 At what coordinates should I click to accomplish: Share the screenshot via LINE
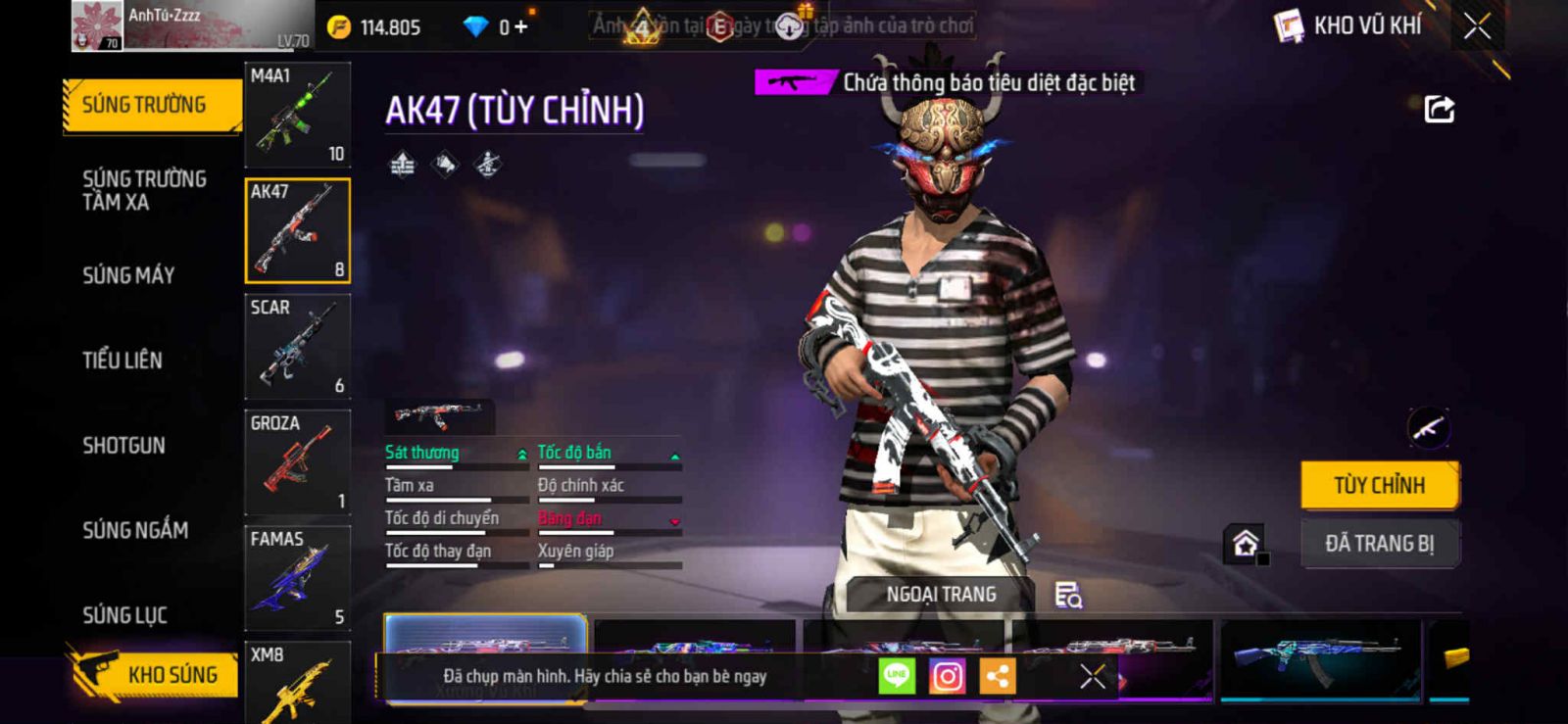(x=896, y=676)
